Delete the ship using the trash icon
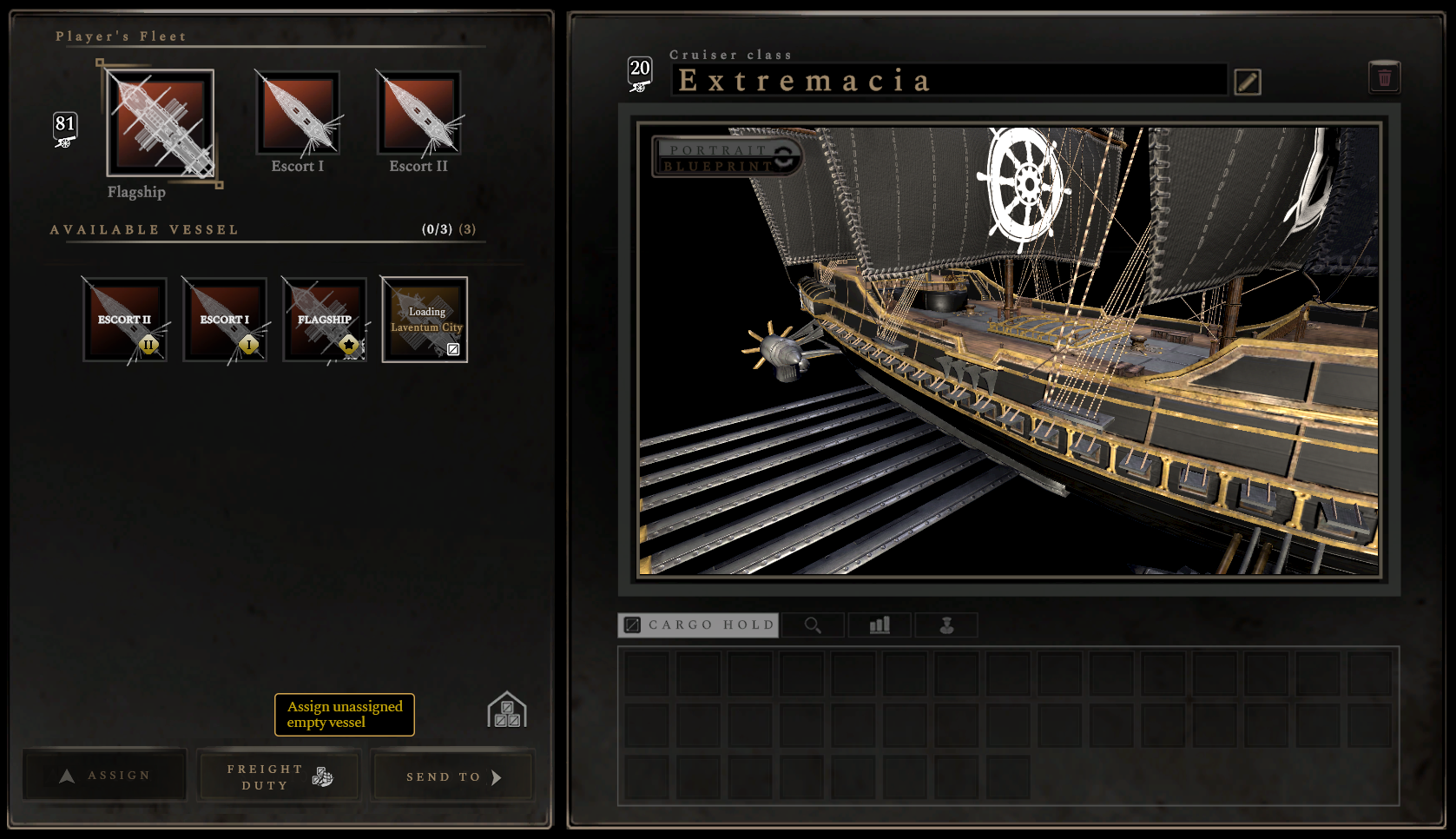Image resolution: width=1456 pixels, height=839 pixels. tap(1384, 77)
